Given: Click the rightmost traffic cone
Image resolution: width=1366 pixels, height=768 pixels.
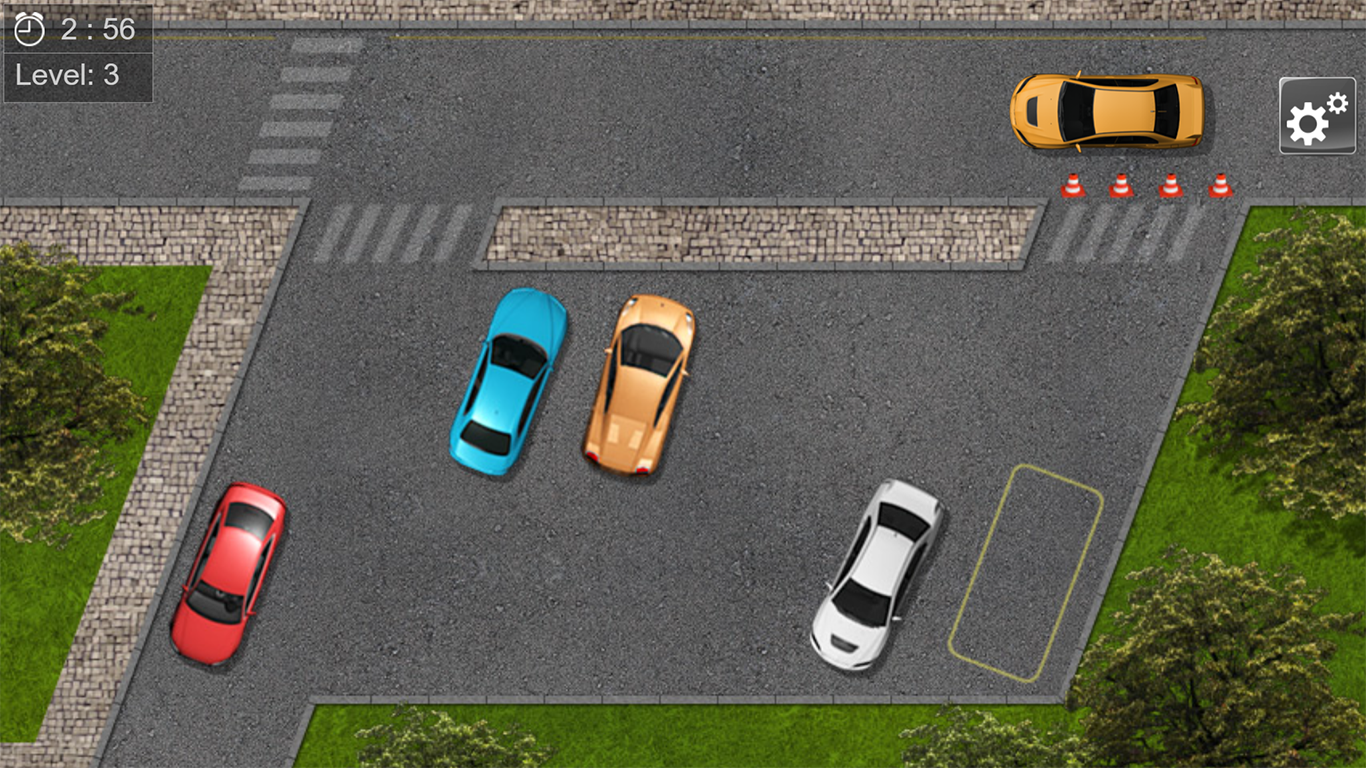Looking at the screenshot, I should pyautogui.click(x=1220, y=184).
